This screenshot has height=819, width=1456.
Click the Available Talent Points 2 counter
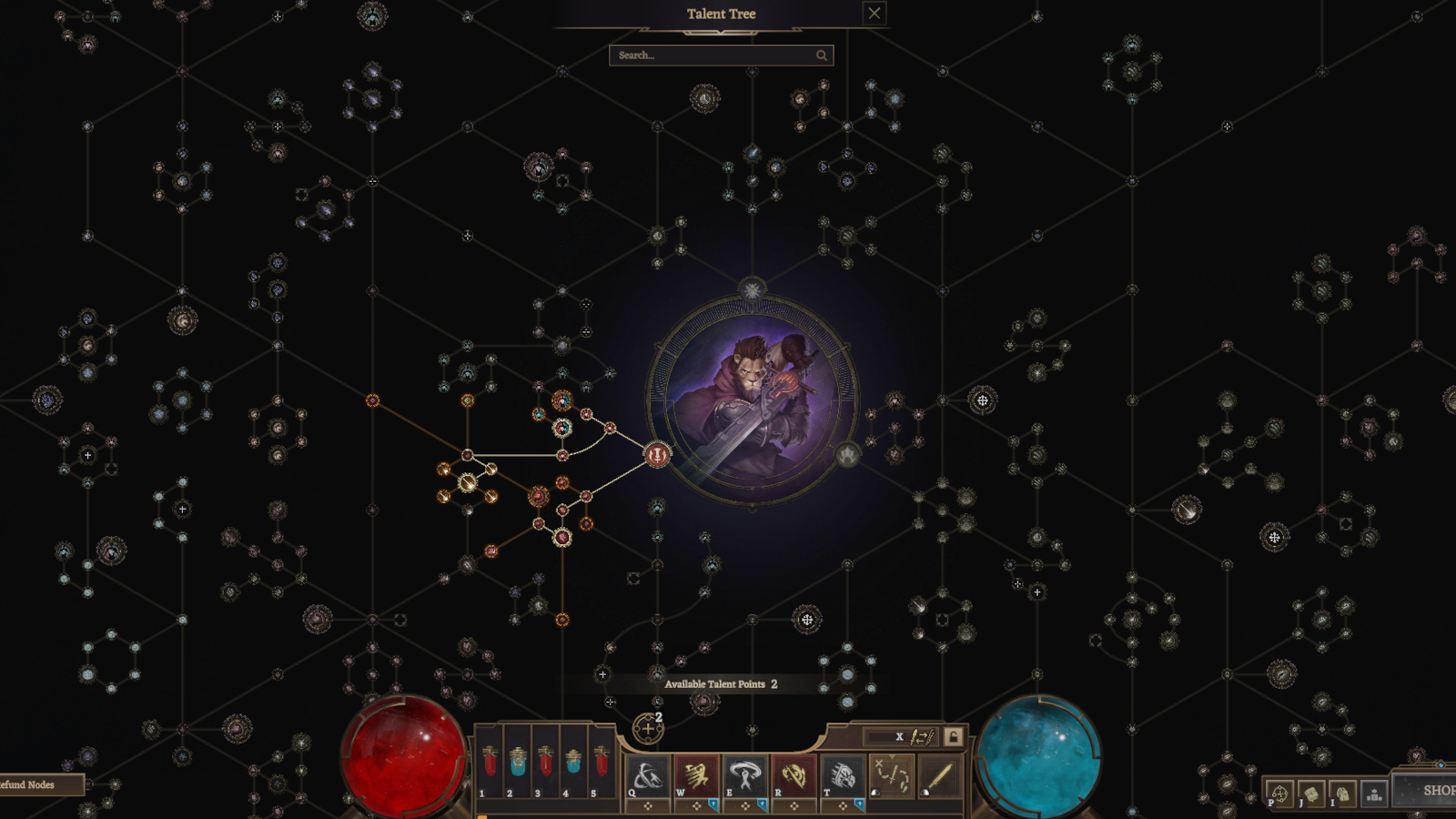[722, 683]
